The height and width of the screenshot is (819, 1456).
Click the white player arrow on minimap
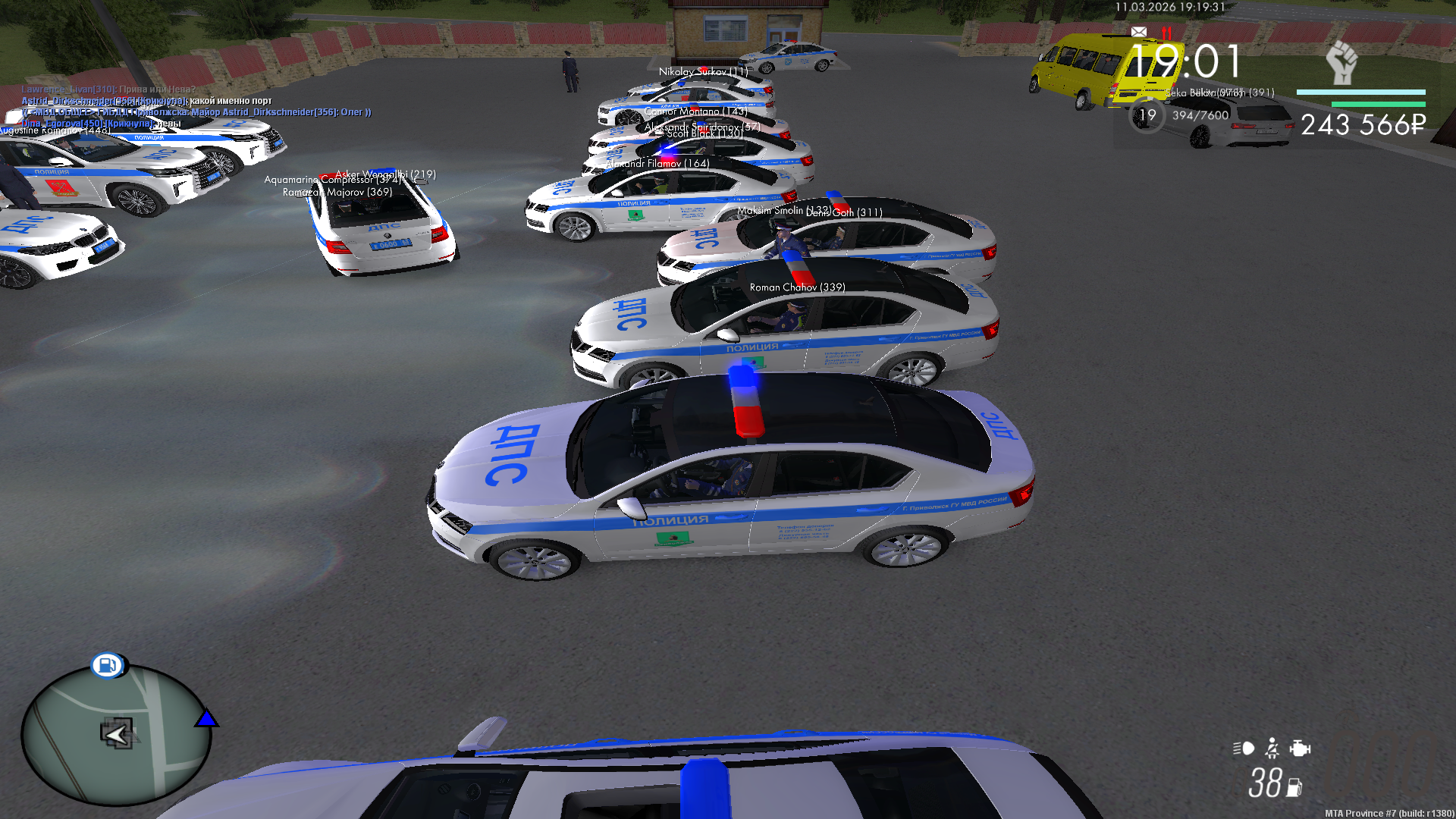click(x=117, y=734)
